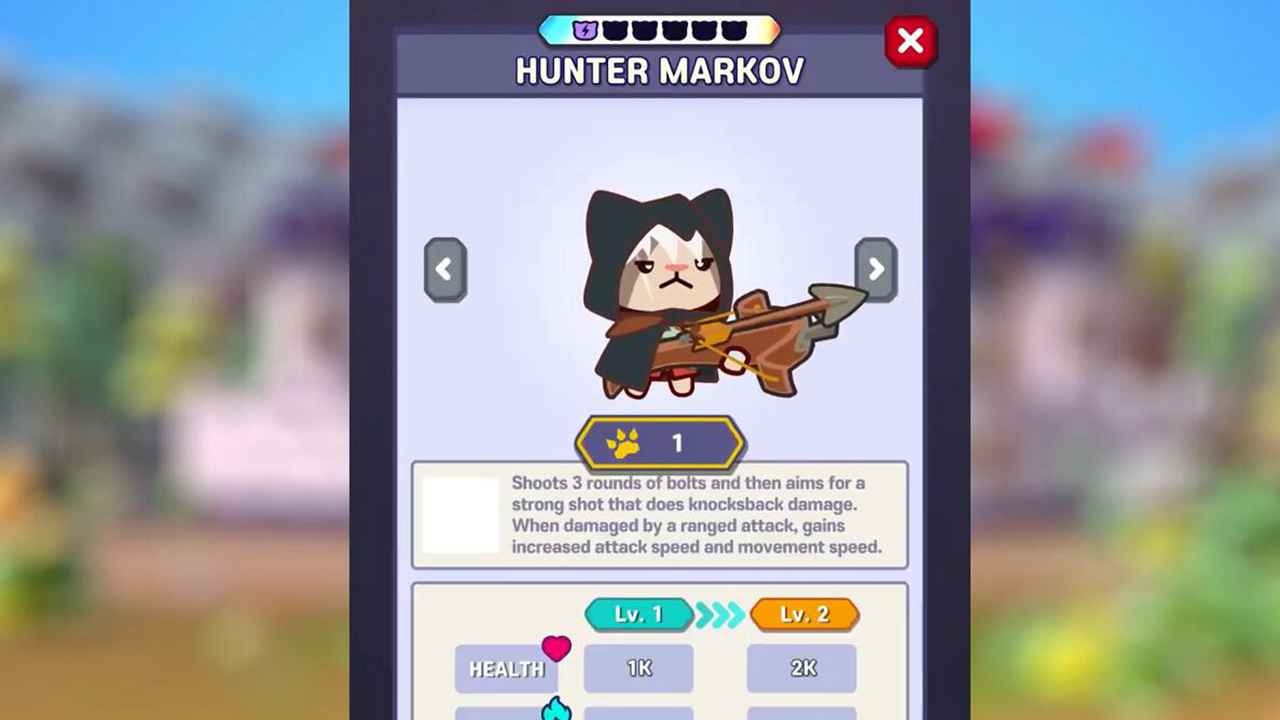Click the ability icon box beside the description
Viewport: 1280px width, 720px height.
(462, 515)
